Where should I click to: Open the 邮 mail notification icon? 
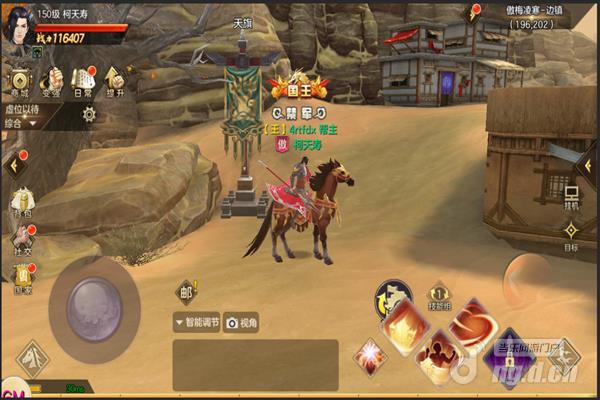[x=187, y=291]
